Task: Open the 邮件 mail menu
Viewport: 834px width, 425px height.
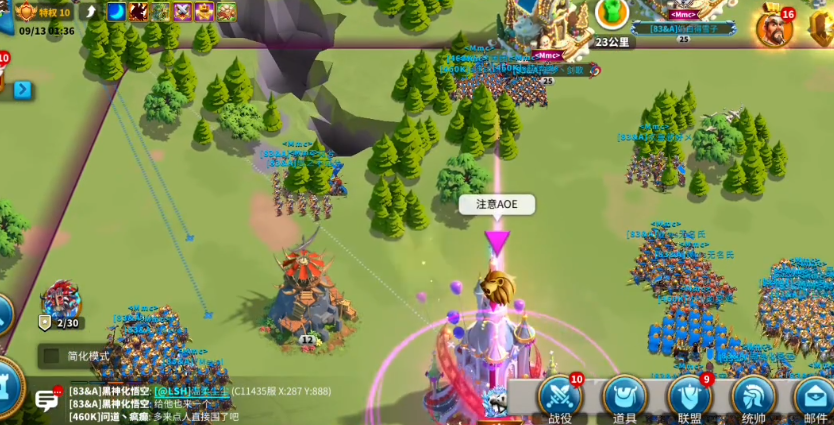Action: [815, 398]
